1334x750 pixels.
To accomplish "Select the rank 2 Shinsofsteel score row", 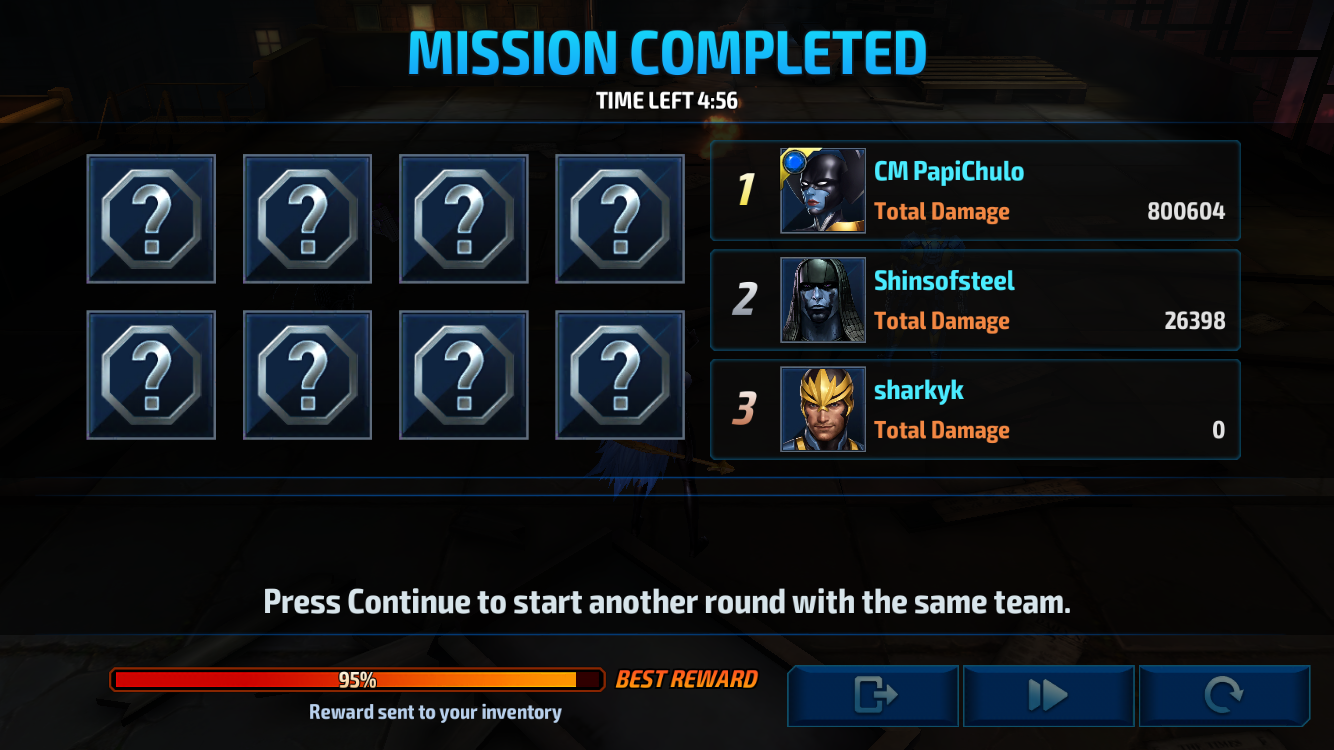I will [x=975, y=299].
